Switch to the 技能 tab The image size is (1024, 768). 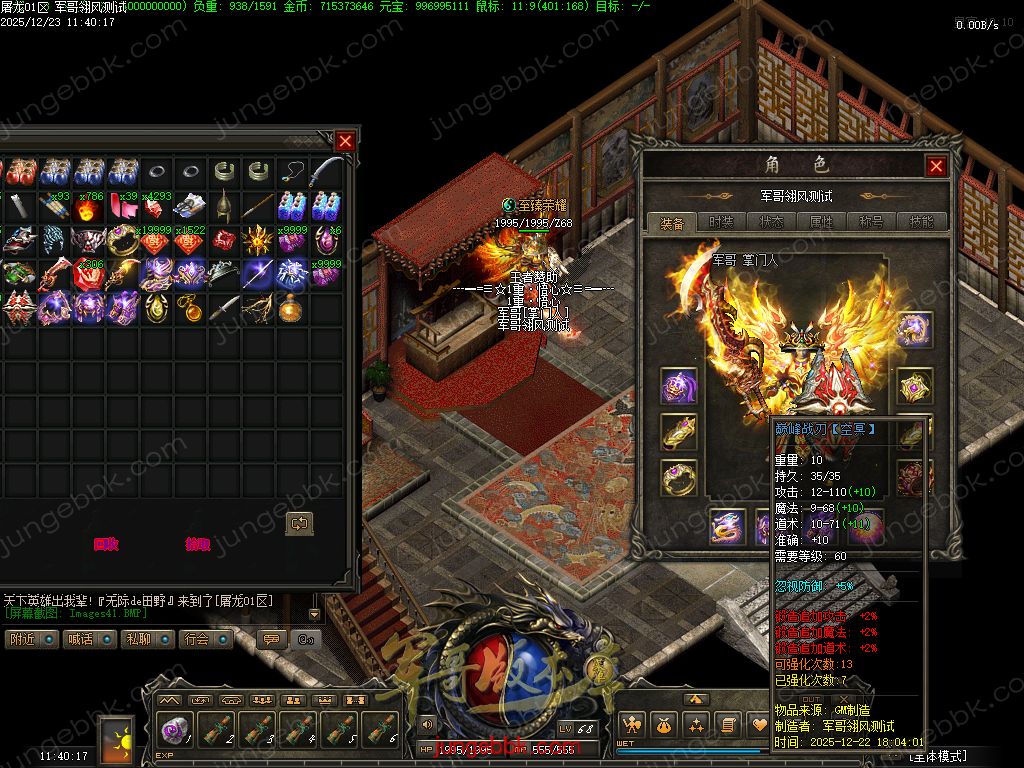click(x=921, y=222)
